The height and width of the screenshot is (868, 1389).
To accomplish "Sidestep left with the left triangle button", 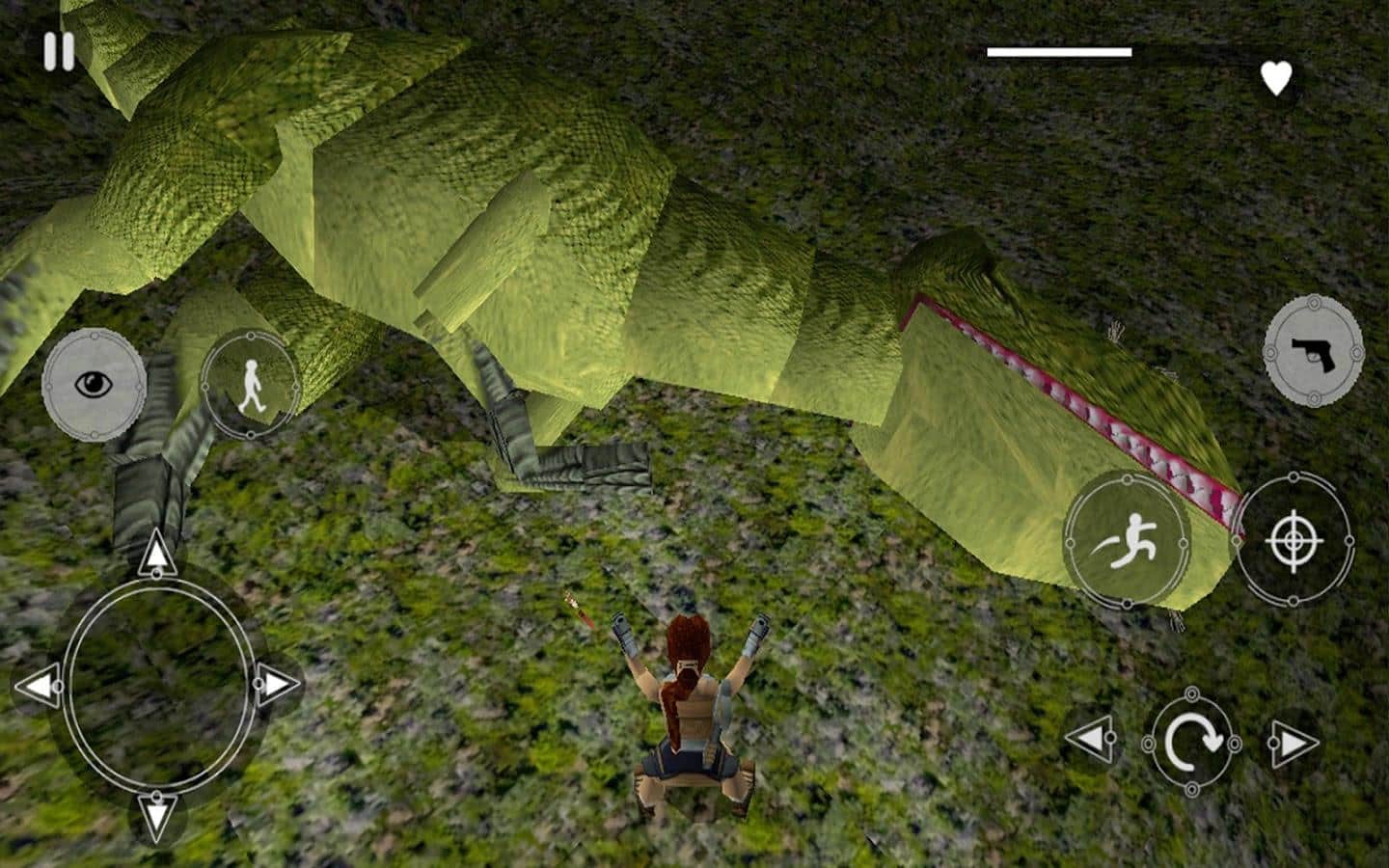I will (x=1090, y=740).
